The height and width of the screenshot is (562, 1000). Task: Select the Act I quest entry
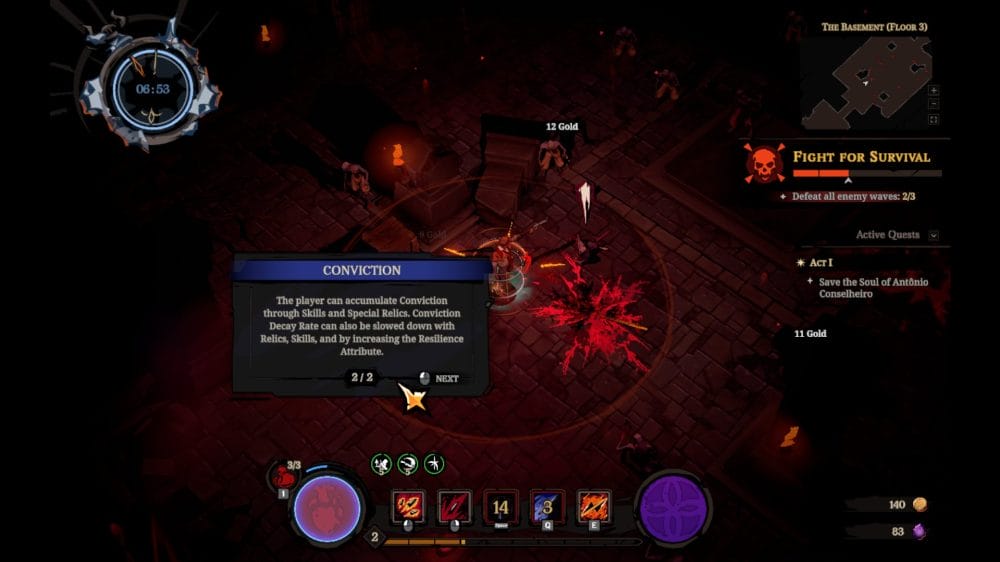tap(821, 262)
